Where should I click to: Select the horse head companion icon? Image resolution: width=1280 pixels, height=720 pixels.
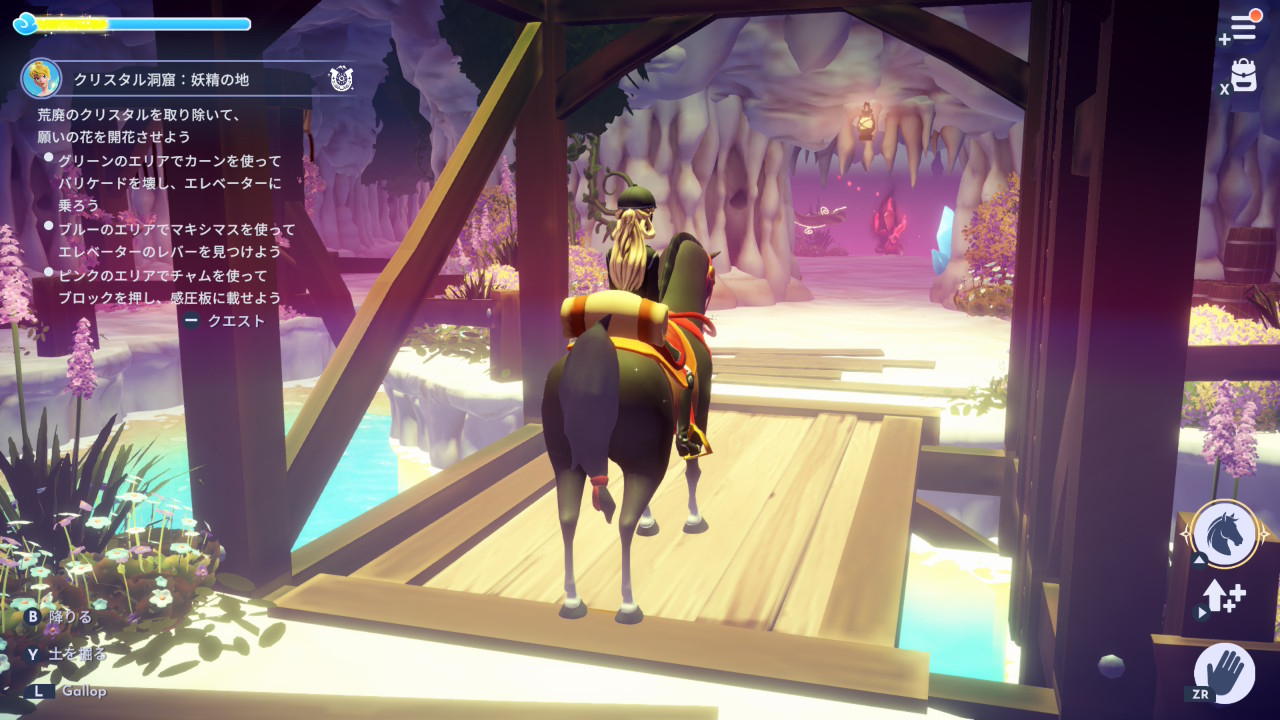click(x=1224, y=533)
